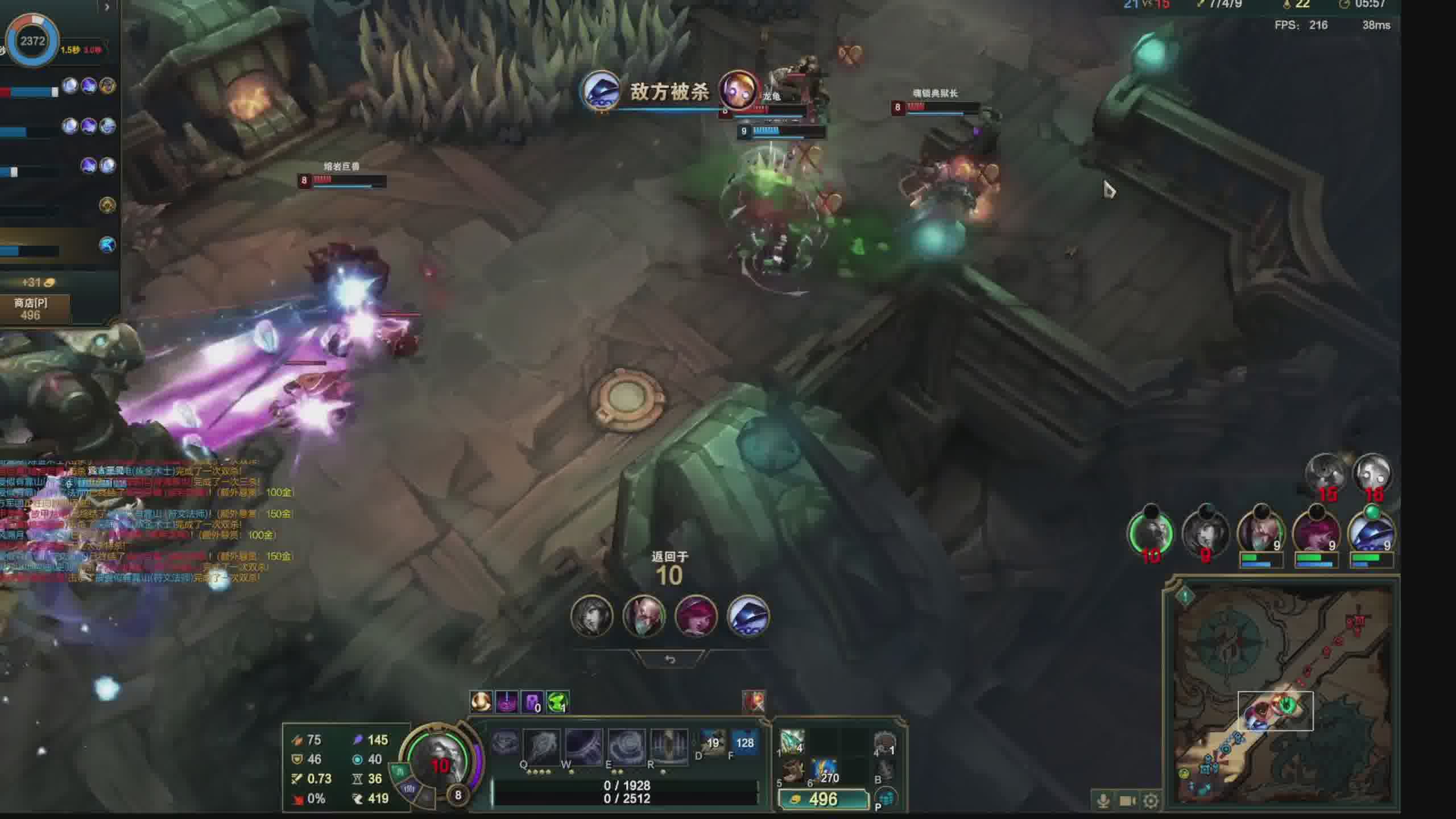Click the video camera button near the minimap
The height and width of the screenshot is (819, 1456).
point(1127,801)
